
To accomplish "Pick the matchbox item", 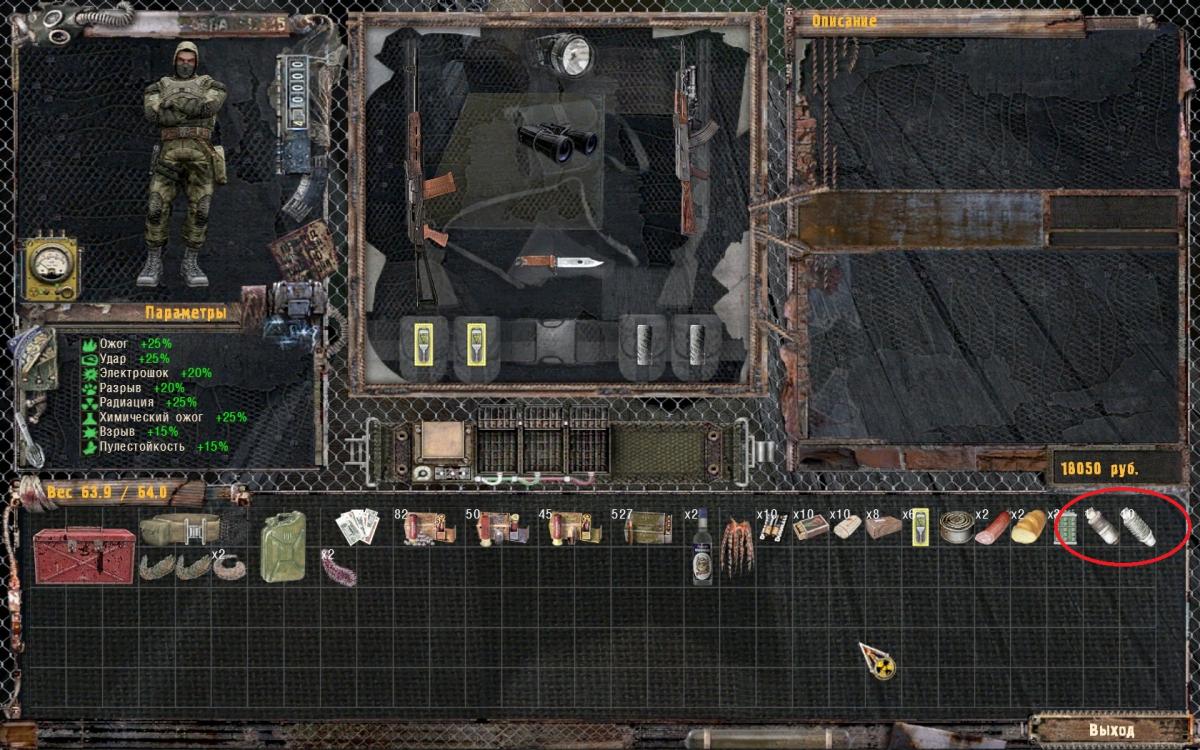I will click(x=810, y=527).
